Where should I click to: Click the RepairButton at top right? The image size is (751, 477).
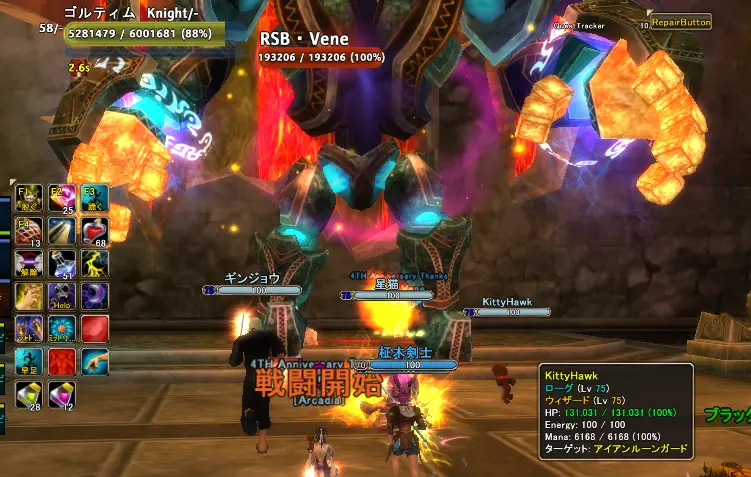[x=681, y=21]
